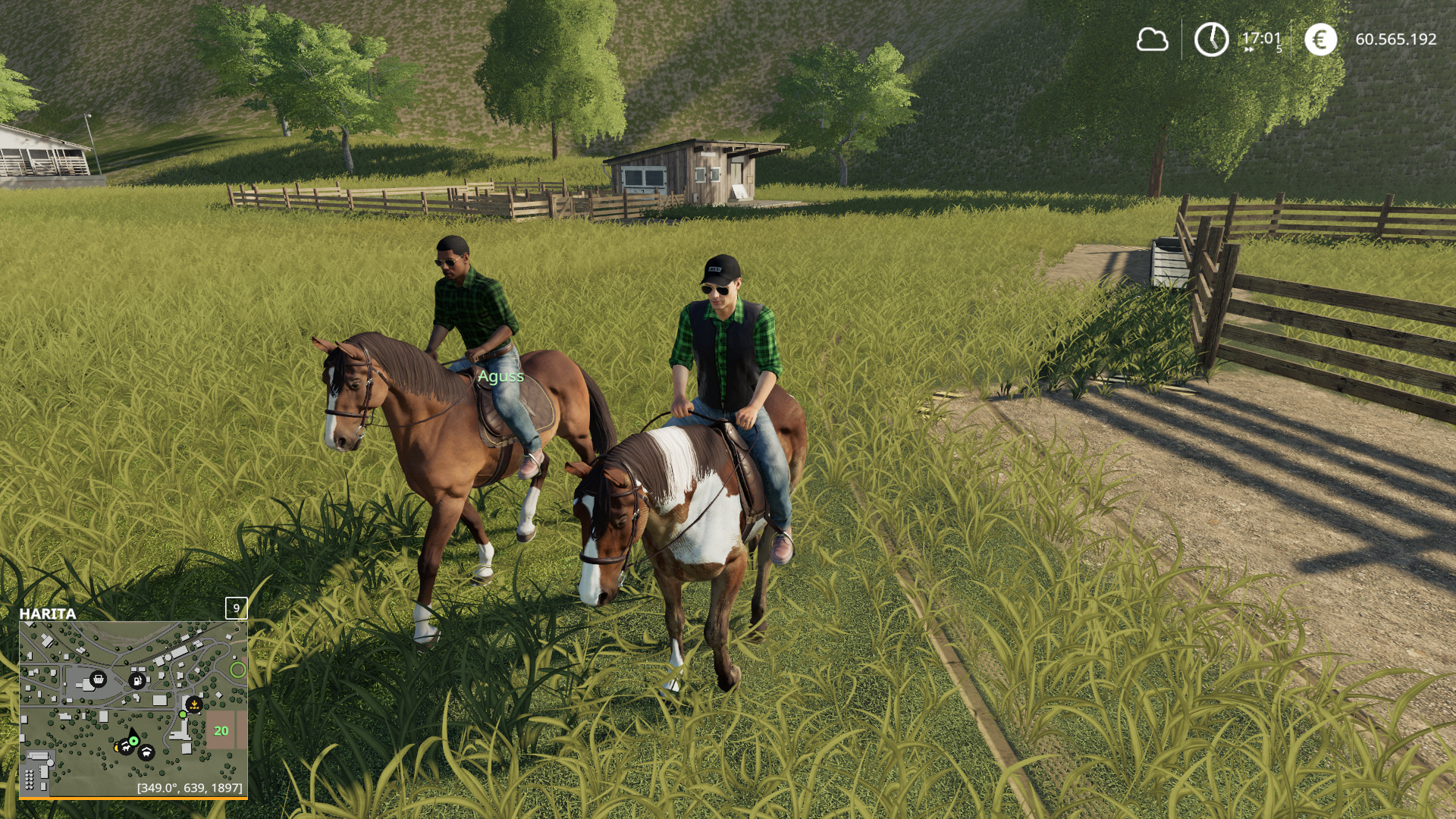Open the Harita minimap
1456x819 pixels.
(133, 709)
